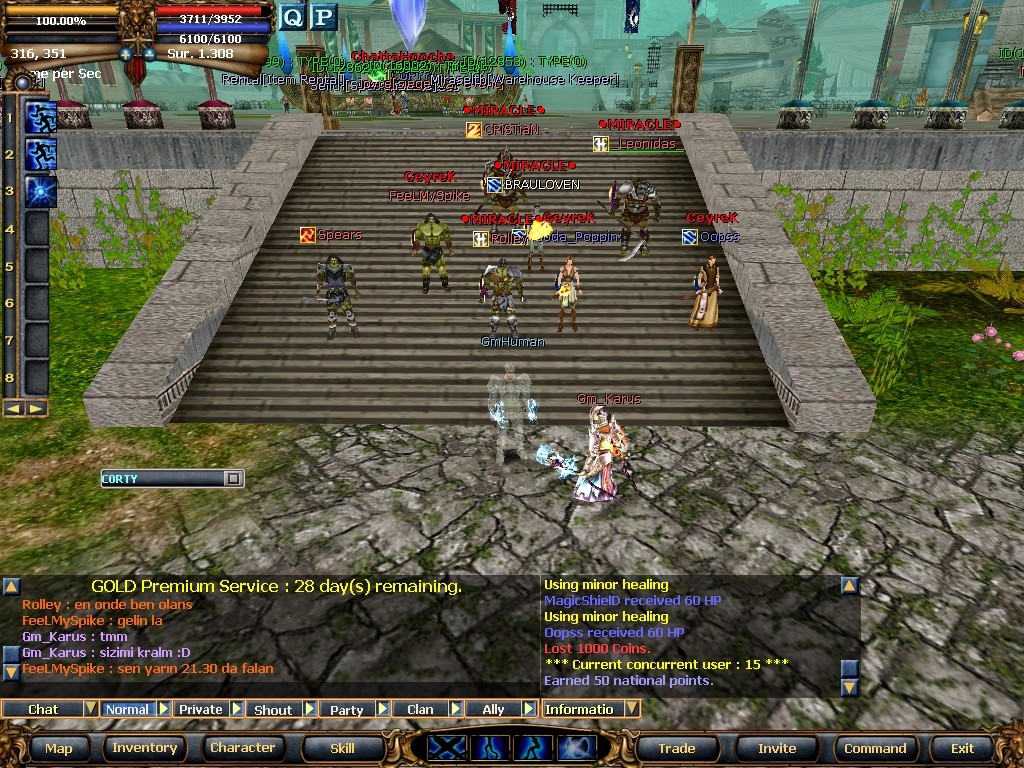Image resolution: width=1024 pixels, height=768 pixels.
Task: Switch chat to the Normal channel
Action: point(127,709)
